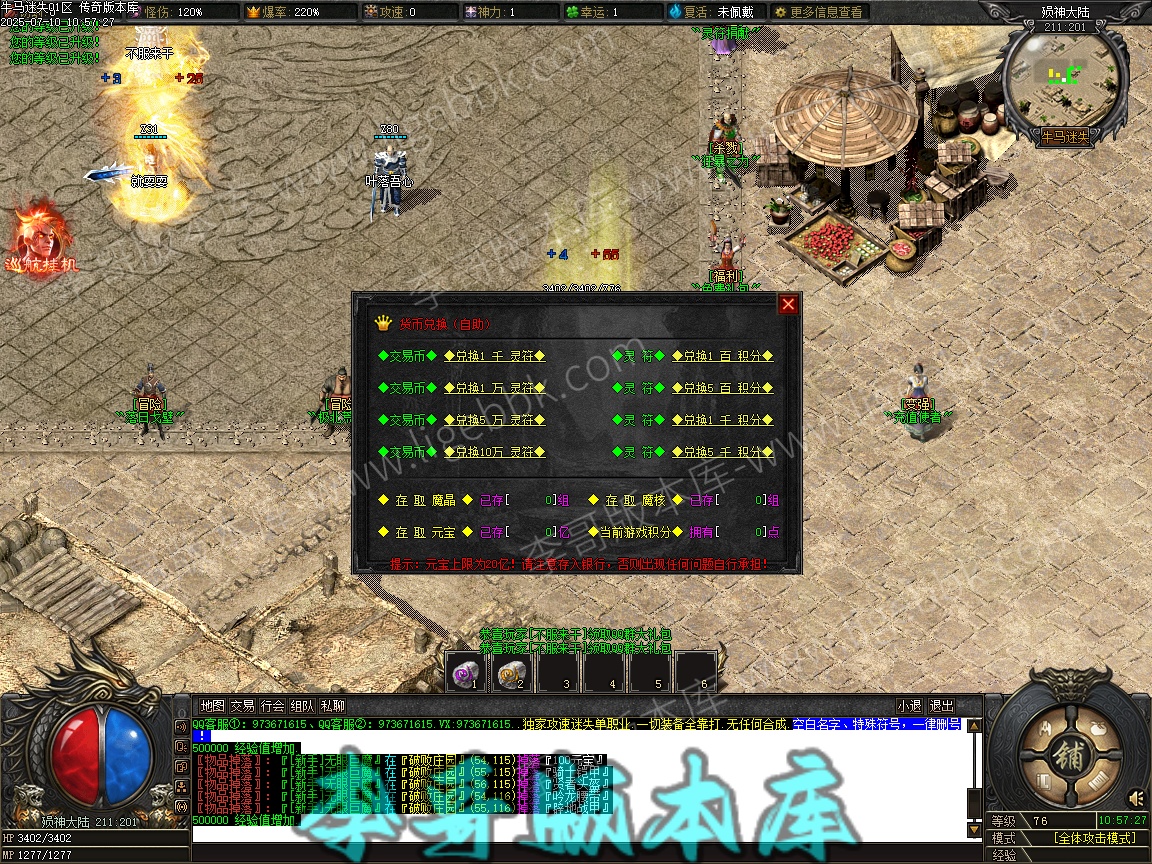Use the purple scroll in hotbar slot 1
The height and width of the screenshot is (864, 1152).
tap(465, 672)
